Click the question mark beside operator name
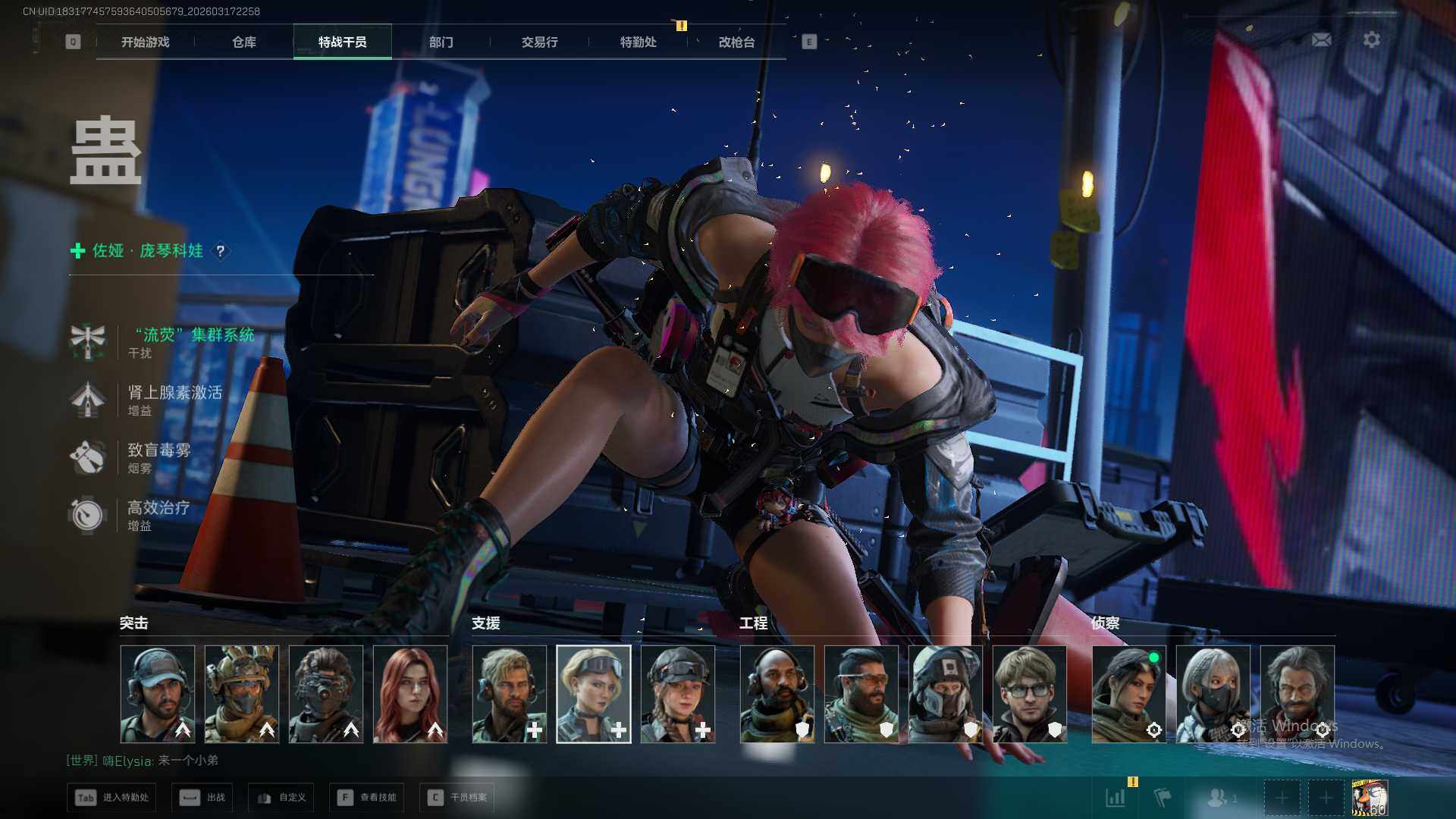This screenshot has height=819, width=1456. tap(221, 251)
